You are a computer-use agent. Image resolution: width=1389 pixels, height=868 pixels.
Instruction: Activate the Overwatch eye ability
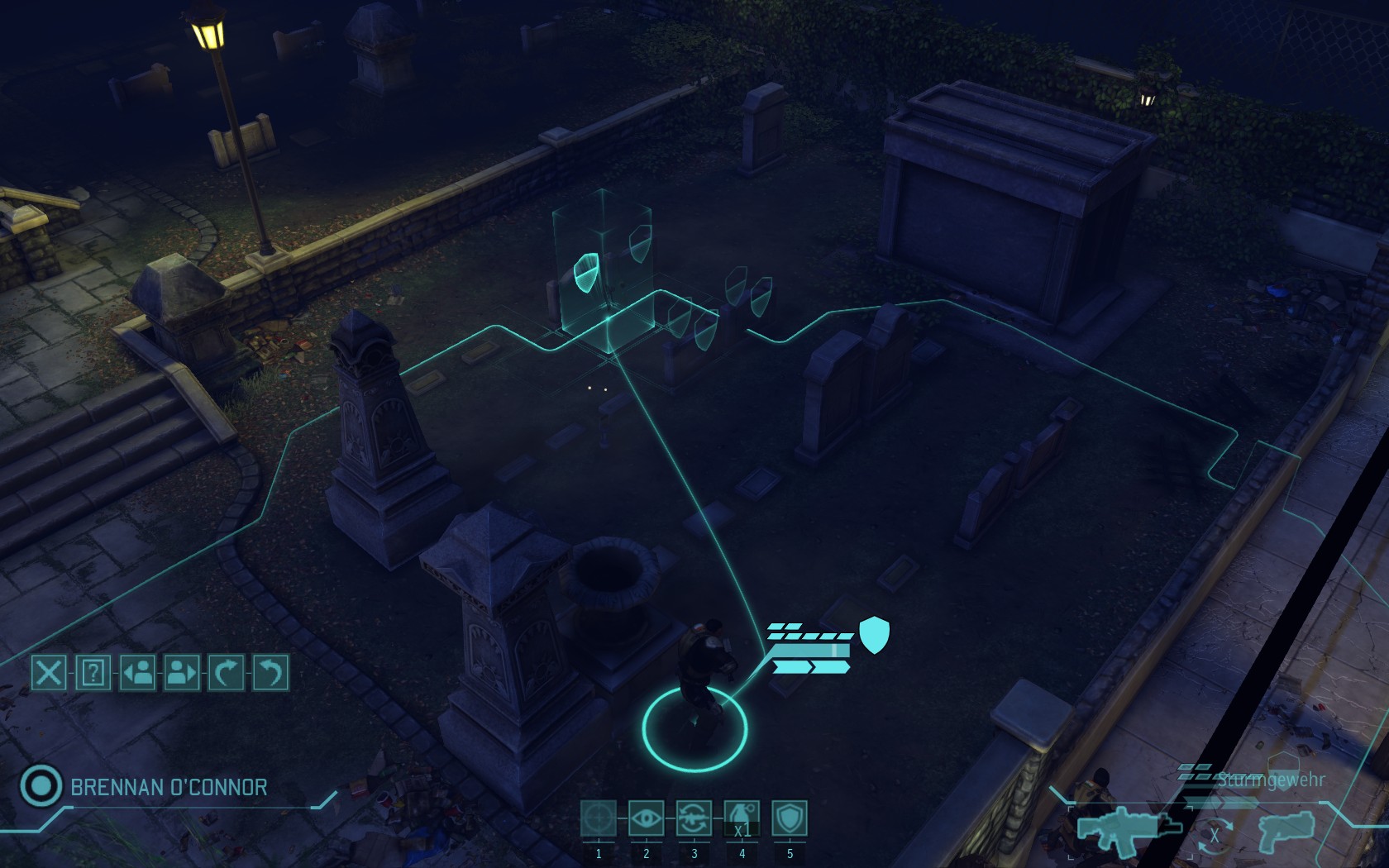point(646,818)
